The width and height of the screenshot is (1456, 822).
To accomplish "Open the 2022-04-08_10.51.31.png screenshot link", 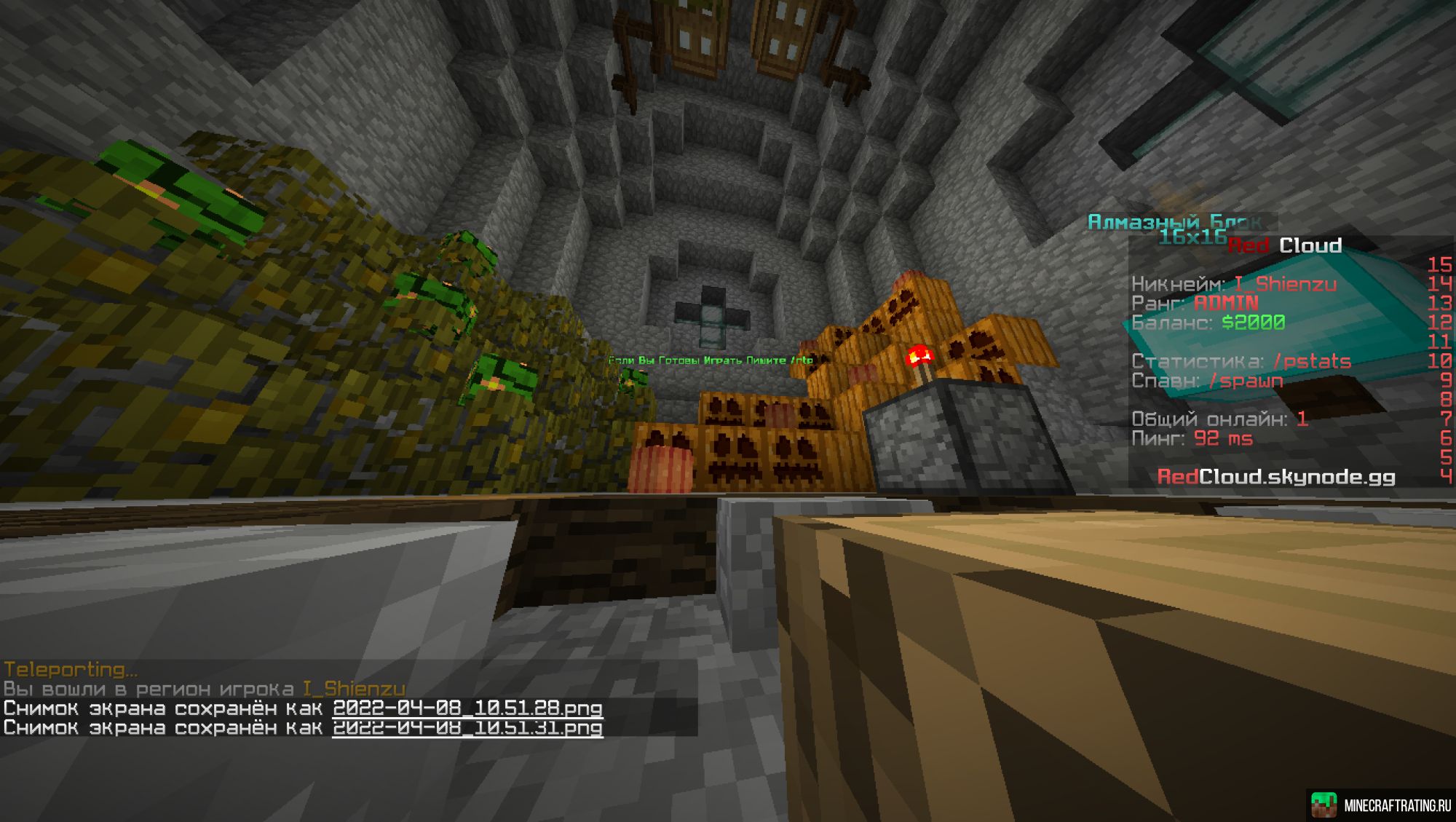I will click(x=467, y=727).
